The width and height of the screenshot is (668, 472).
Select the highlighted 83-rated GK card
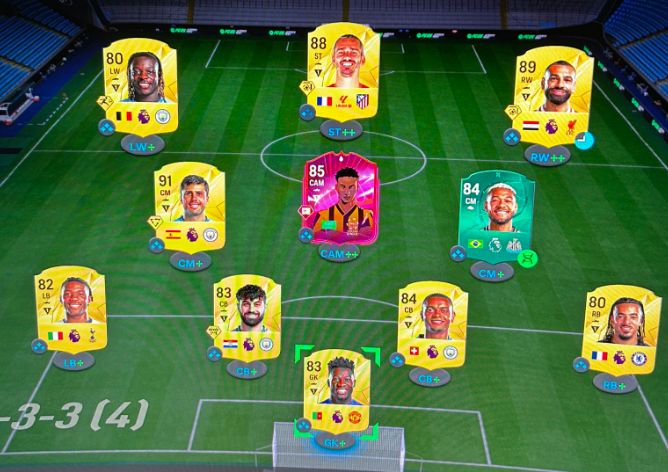coord(337,391)
